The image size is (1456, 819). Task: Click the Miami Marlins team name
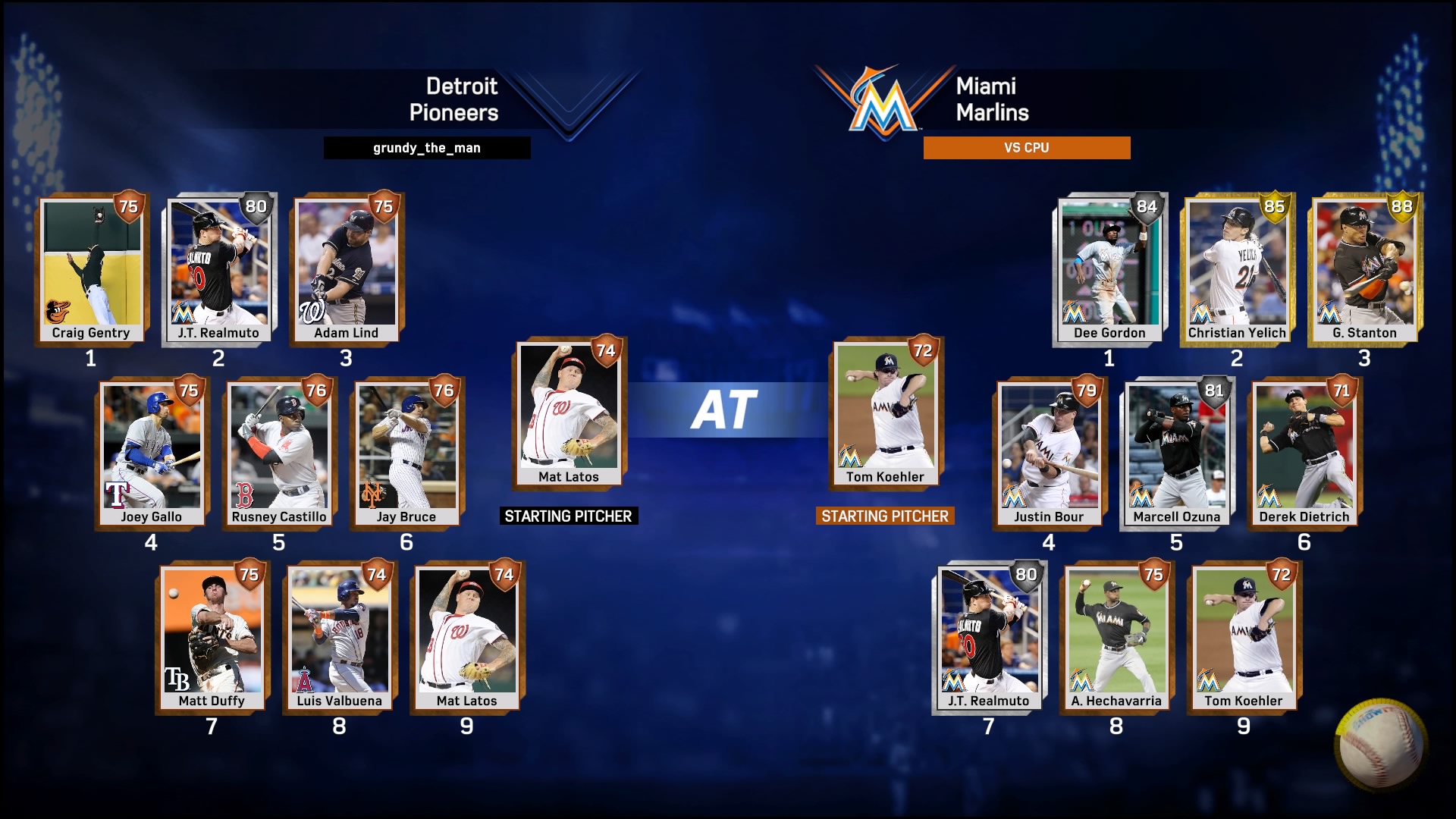pyautogui.click(x=990, y=100)
